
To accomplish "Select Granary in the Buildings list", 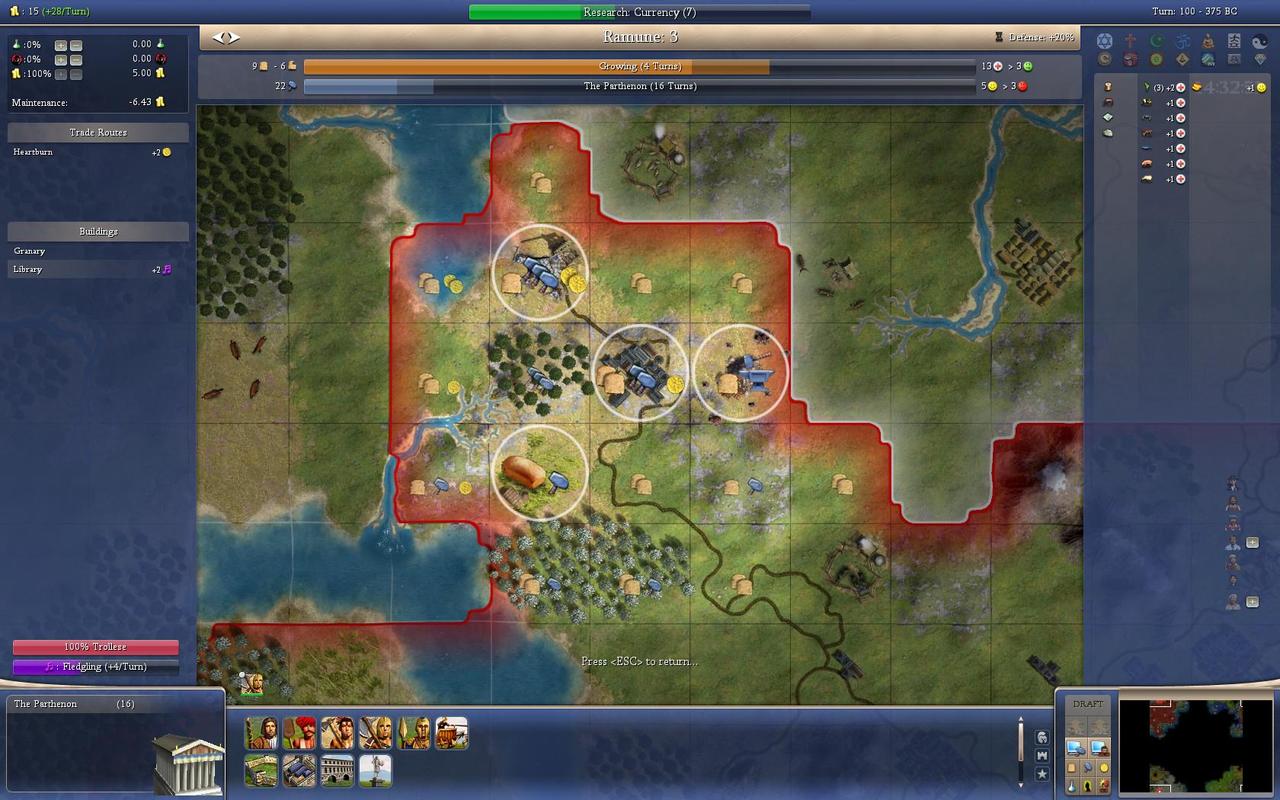I will click(x=30, y=251).
